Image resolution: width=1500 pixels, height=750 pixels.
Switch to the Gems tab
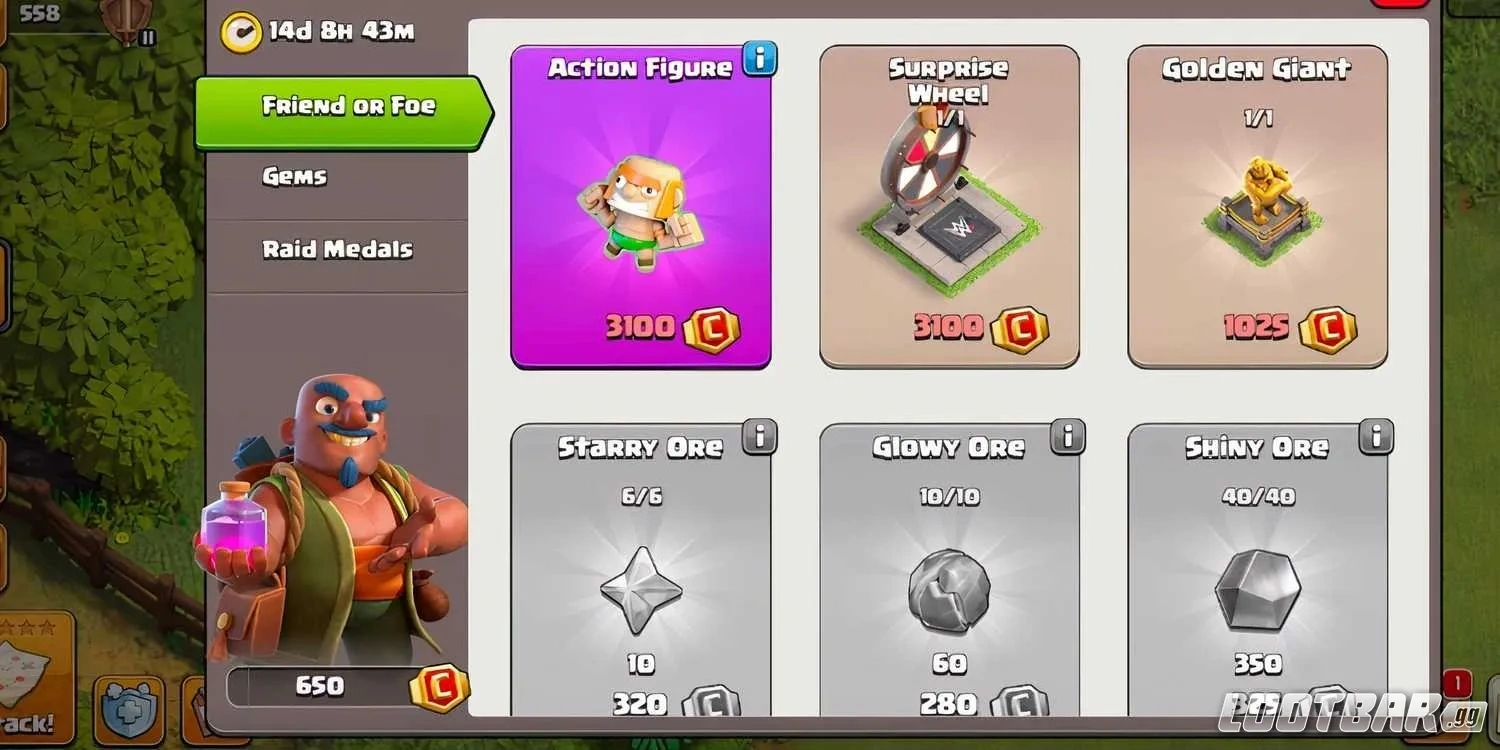(294, 176)
